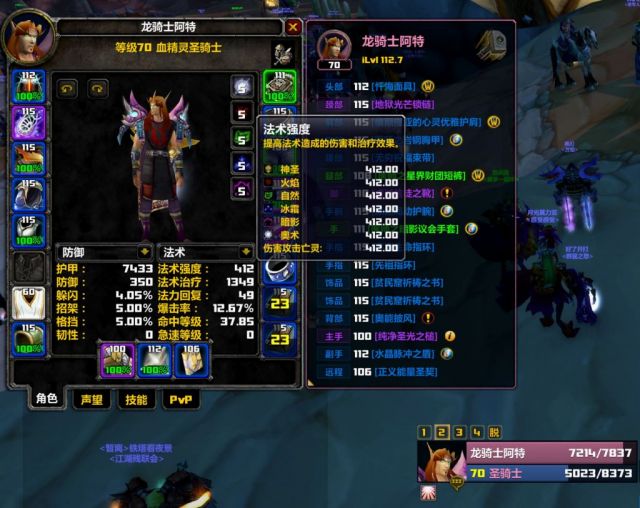The image size is (640, 508).
Task: Open the 技能 (Skills) tab
Action: pyautogui.click(x=135, y=399)
